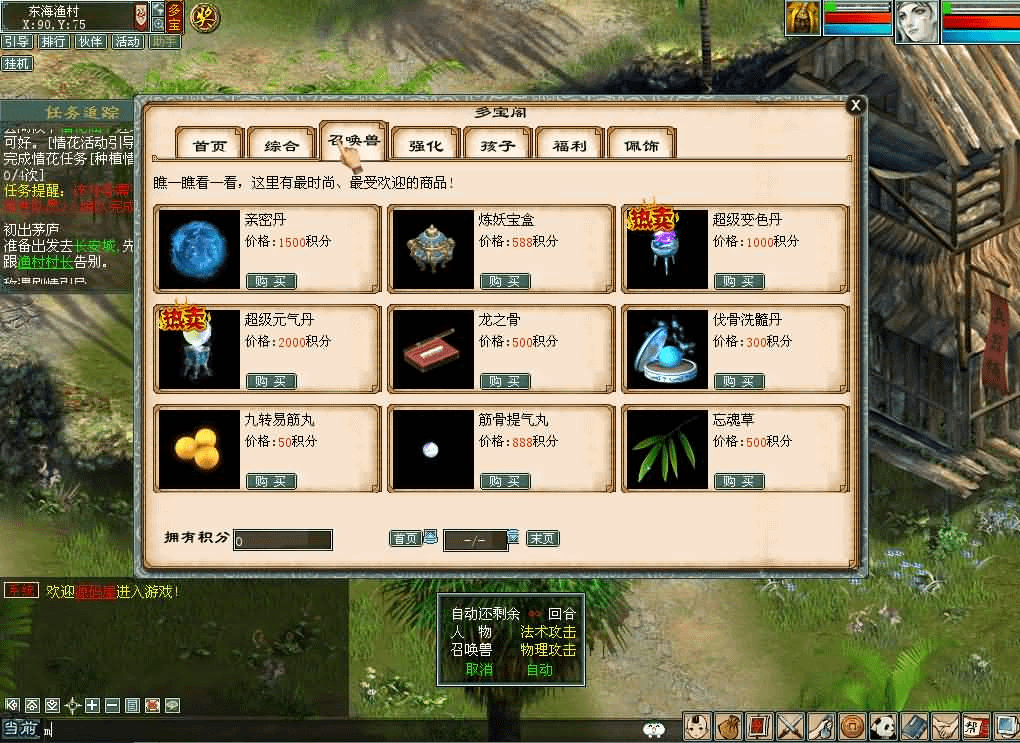Select the 忘魂草 leaf thumbnail
Image resolution: width=1020 pixels, height=743 pixels.
(x=666, y=449)
